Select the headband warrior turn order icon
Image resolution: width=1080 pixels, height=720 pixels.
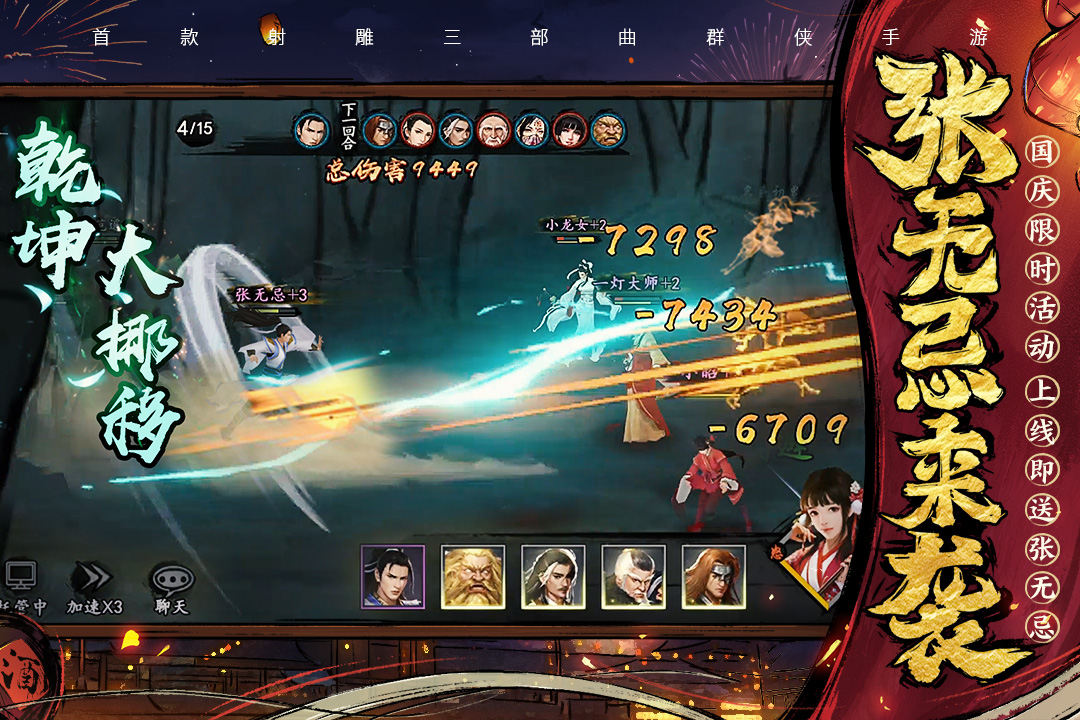coord(379,130)
